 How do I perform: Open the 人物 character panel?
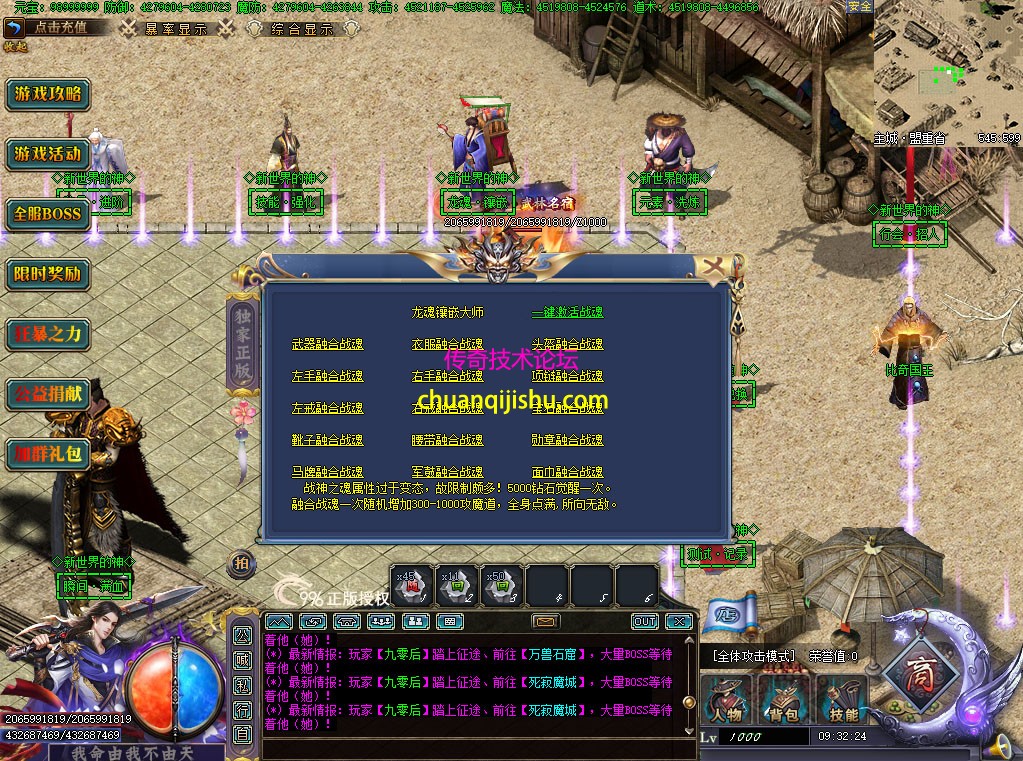[x=727, y=700]
